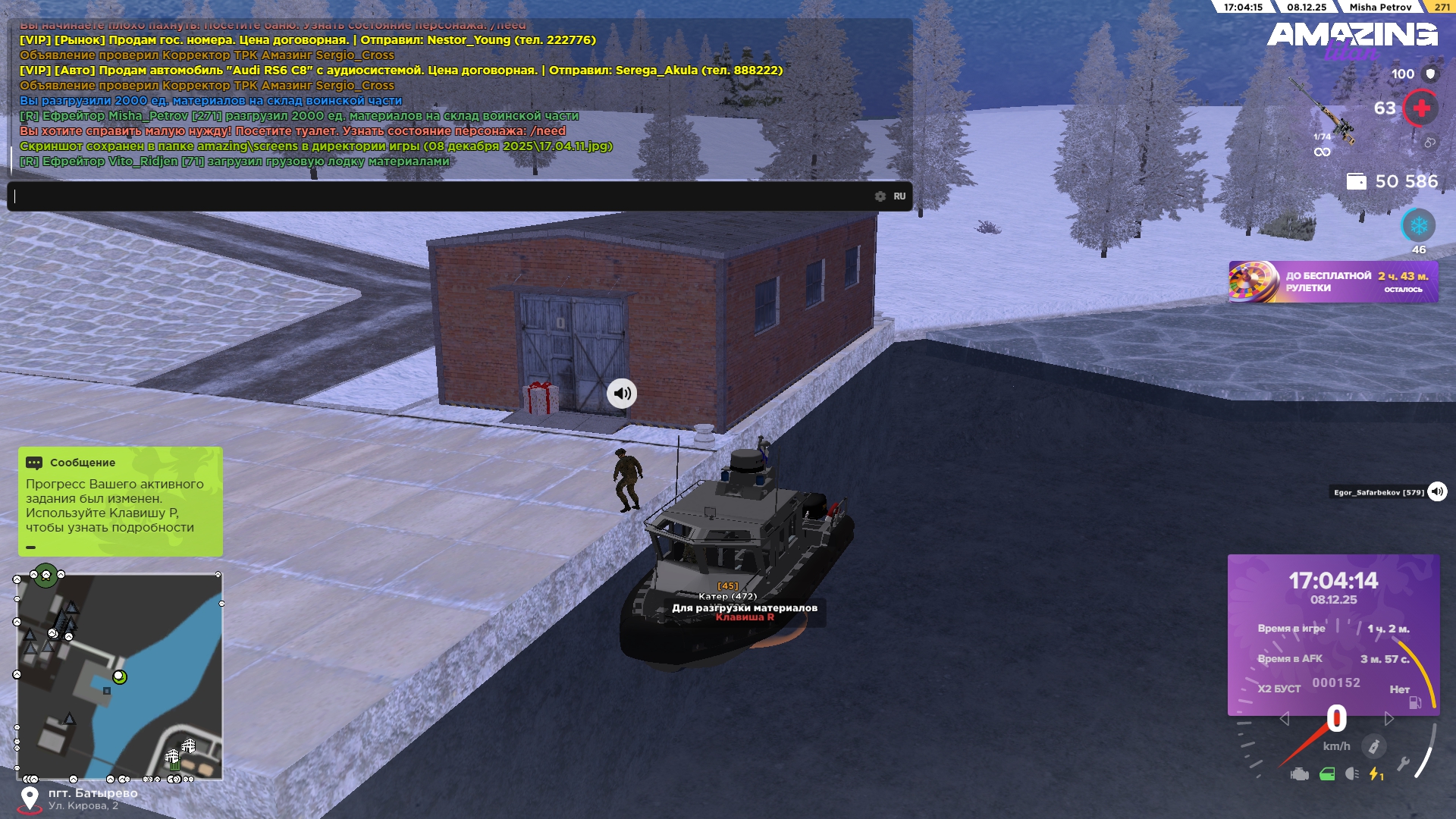
Task: Toggle the RU chat language indicator
Action: [x=899, y=196]
